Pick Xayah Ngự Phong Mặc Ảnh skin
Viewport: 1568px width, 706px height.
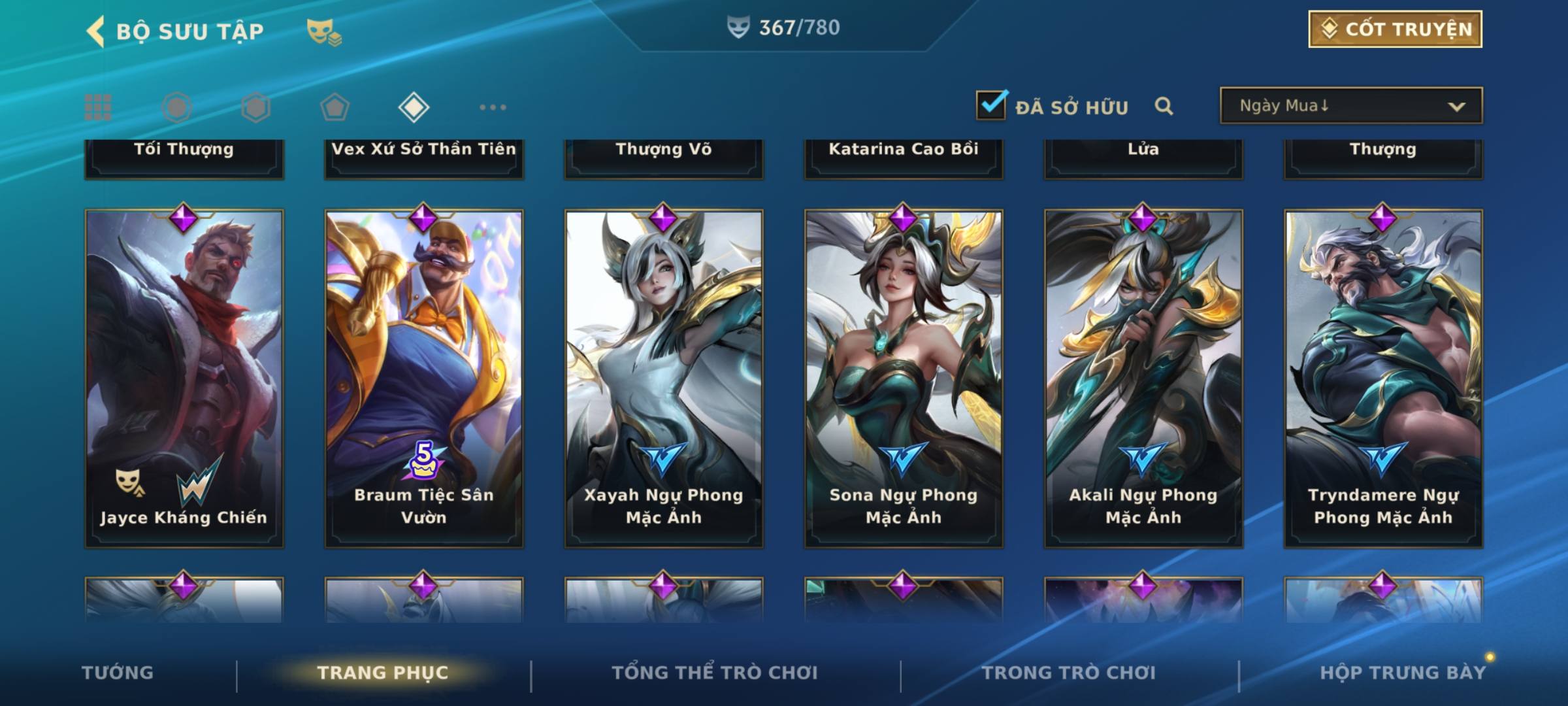point(664,378)
